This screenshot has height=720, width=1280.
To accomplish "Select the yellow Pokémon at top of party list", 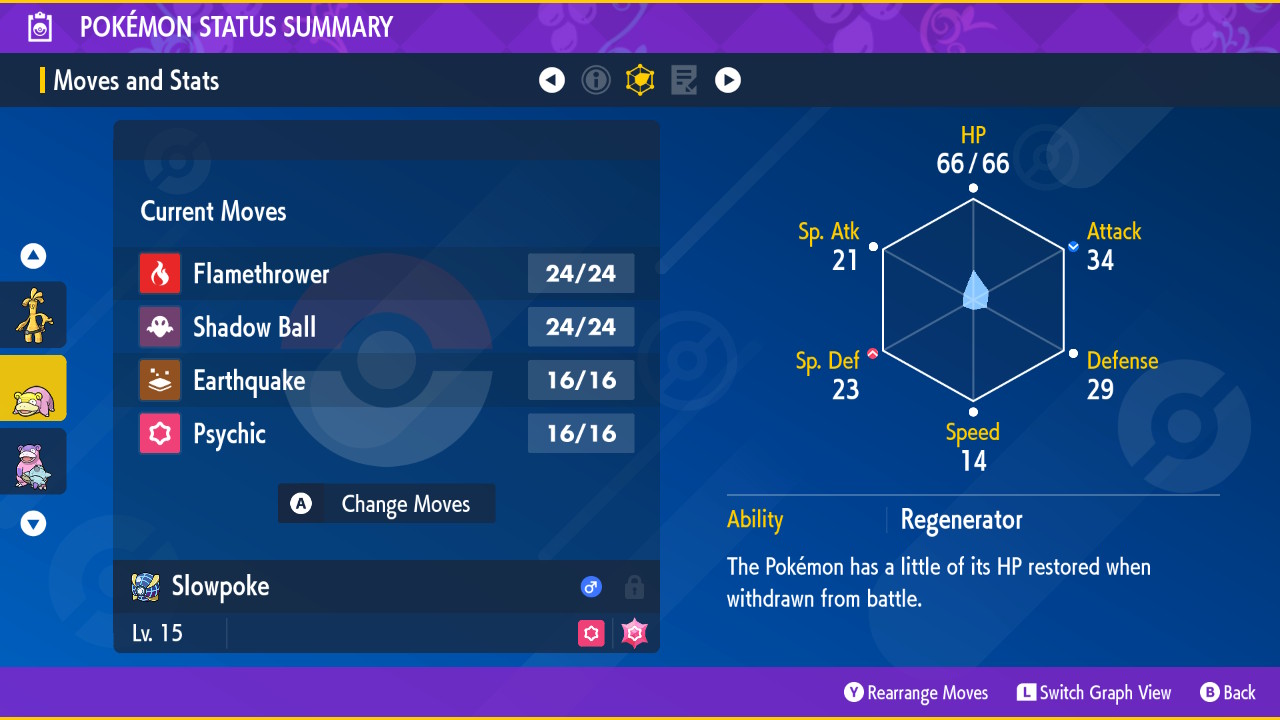I will pos(33,315).
